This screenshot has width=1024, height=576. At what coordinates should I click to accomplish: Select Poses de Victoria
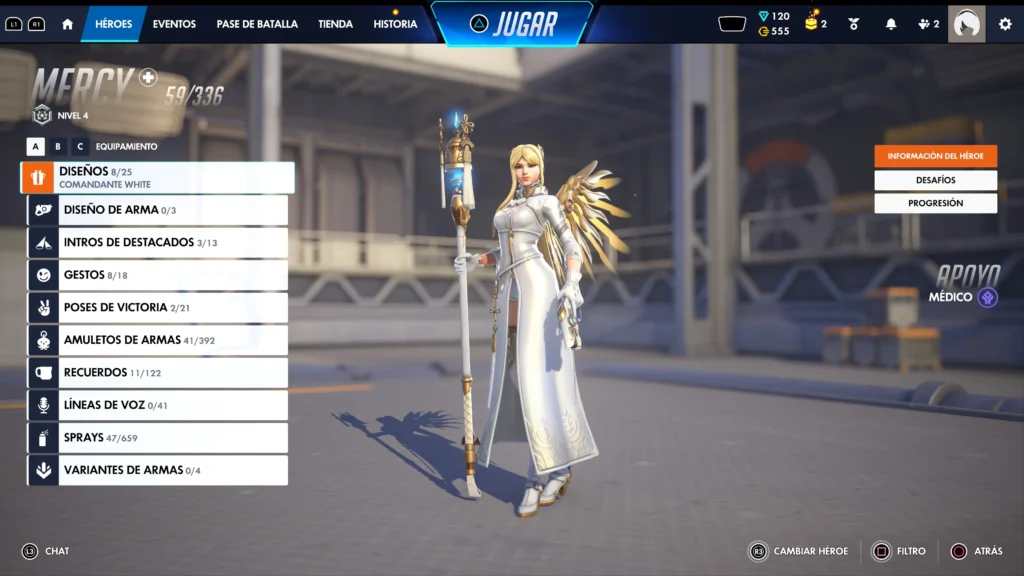(x=158, y=308)
